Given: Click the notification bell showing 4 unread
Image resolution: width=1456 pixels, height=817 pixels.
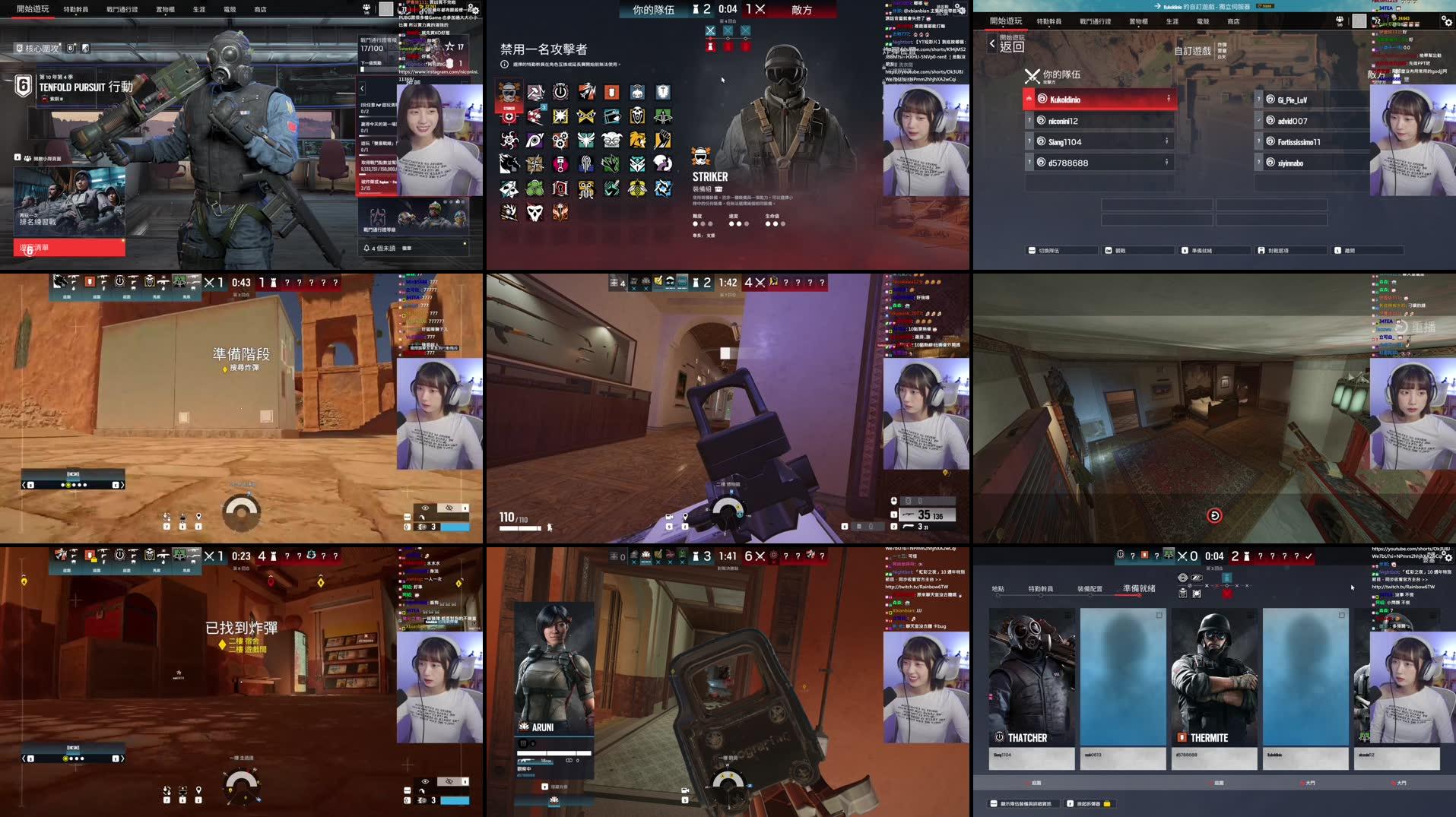Looking at the screenshot, I should 367,248.
